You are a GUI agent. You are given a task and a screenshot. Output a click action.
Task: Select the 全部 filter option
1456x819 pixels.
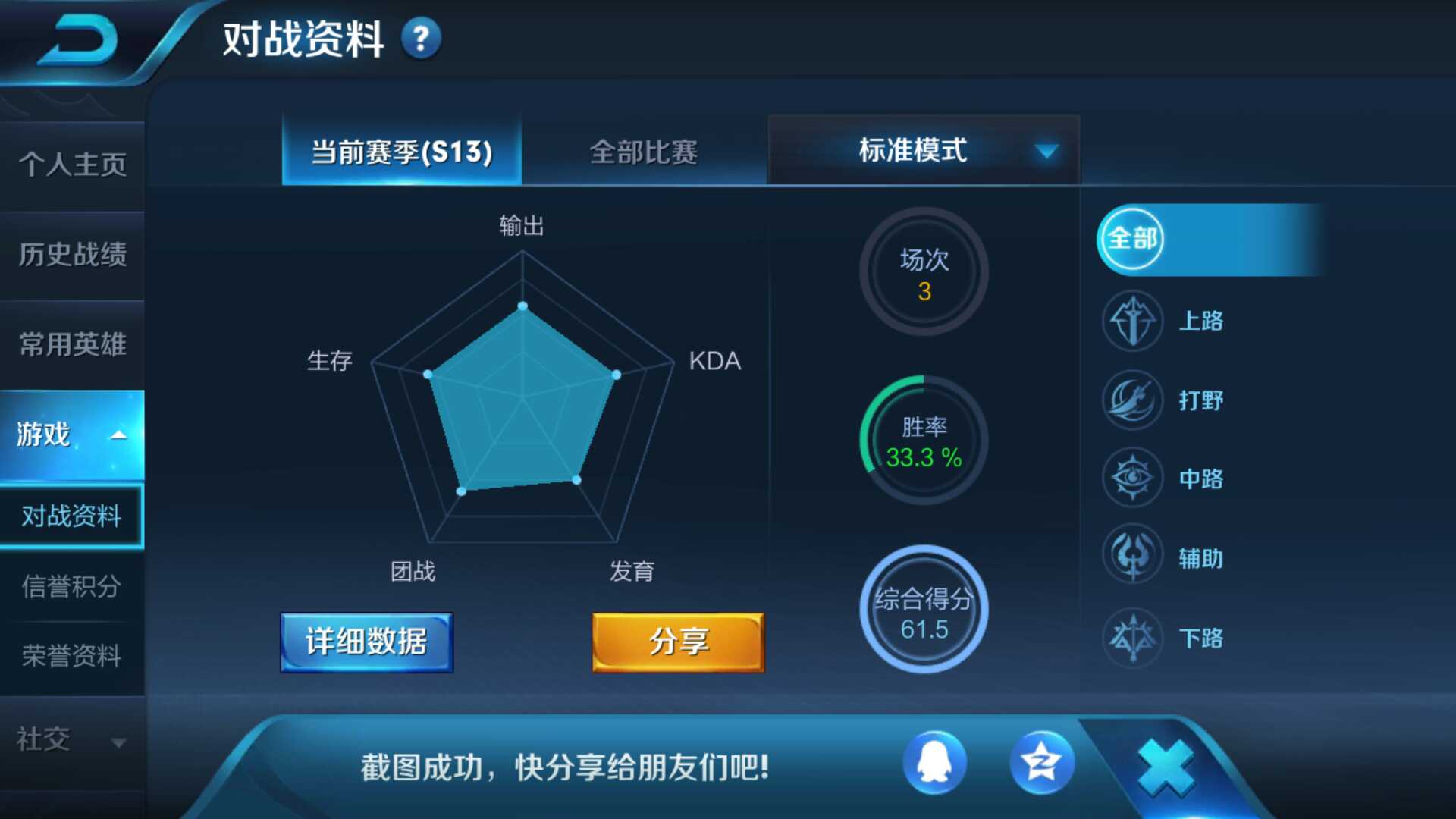1133,237
